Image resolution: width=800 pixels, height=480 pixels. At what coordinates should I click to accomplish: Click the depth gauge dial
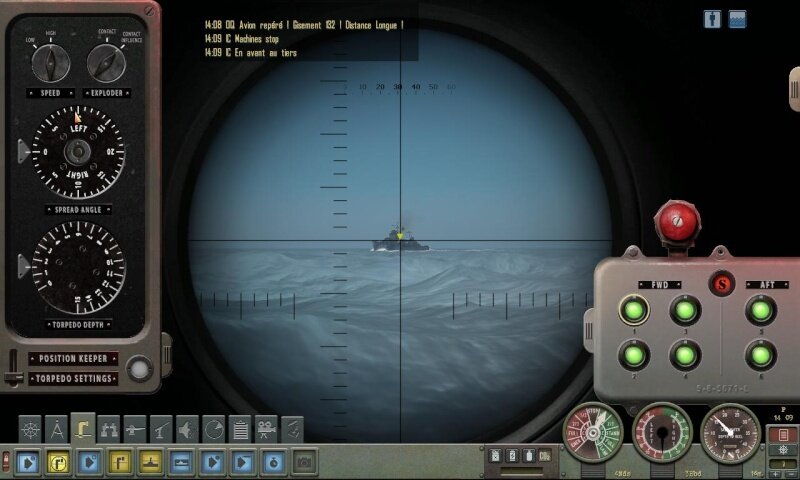point(730,432)
